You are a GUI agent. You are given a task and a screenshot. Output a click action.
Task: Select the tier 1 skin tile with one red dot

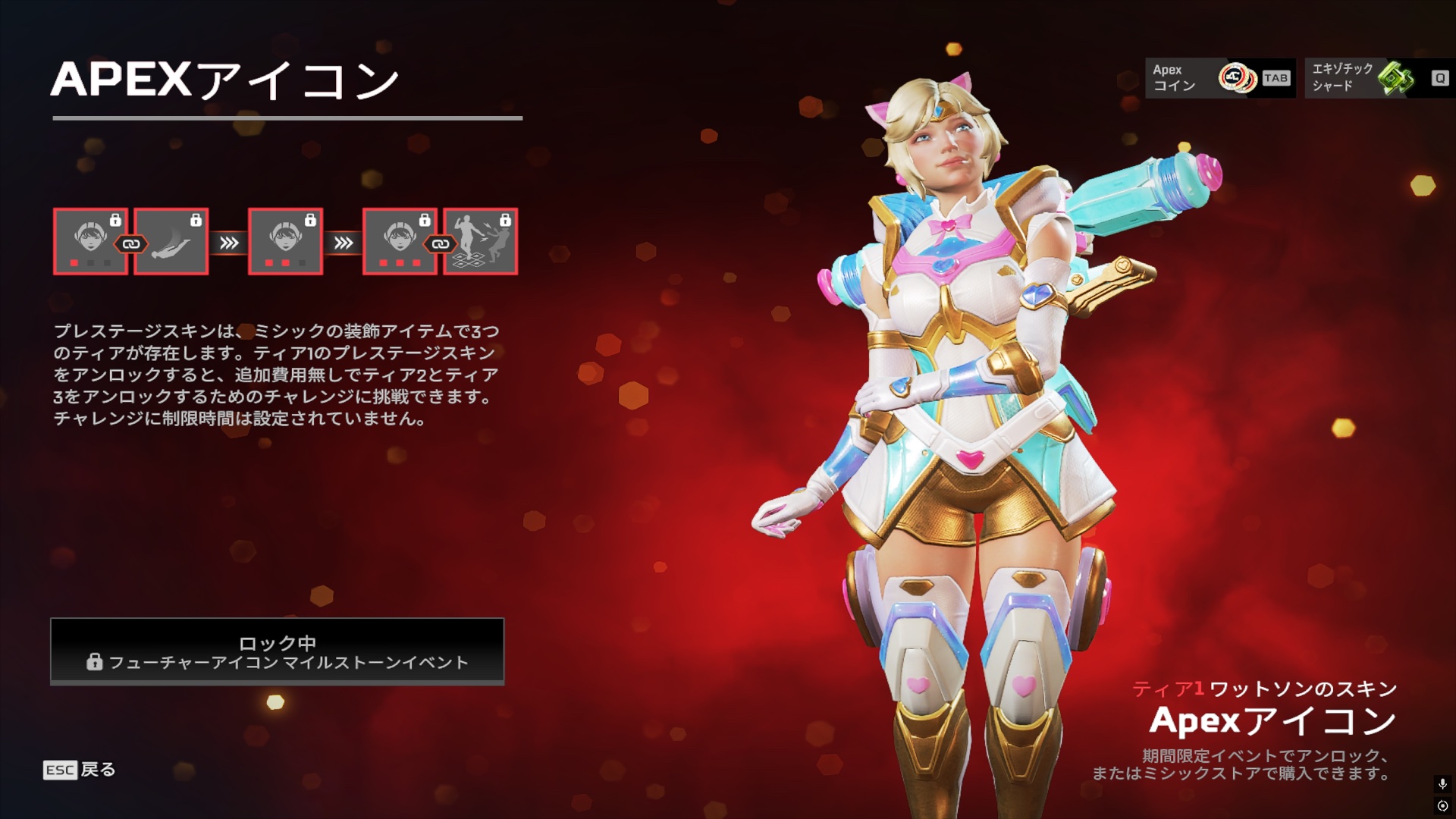90,241
